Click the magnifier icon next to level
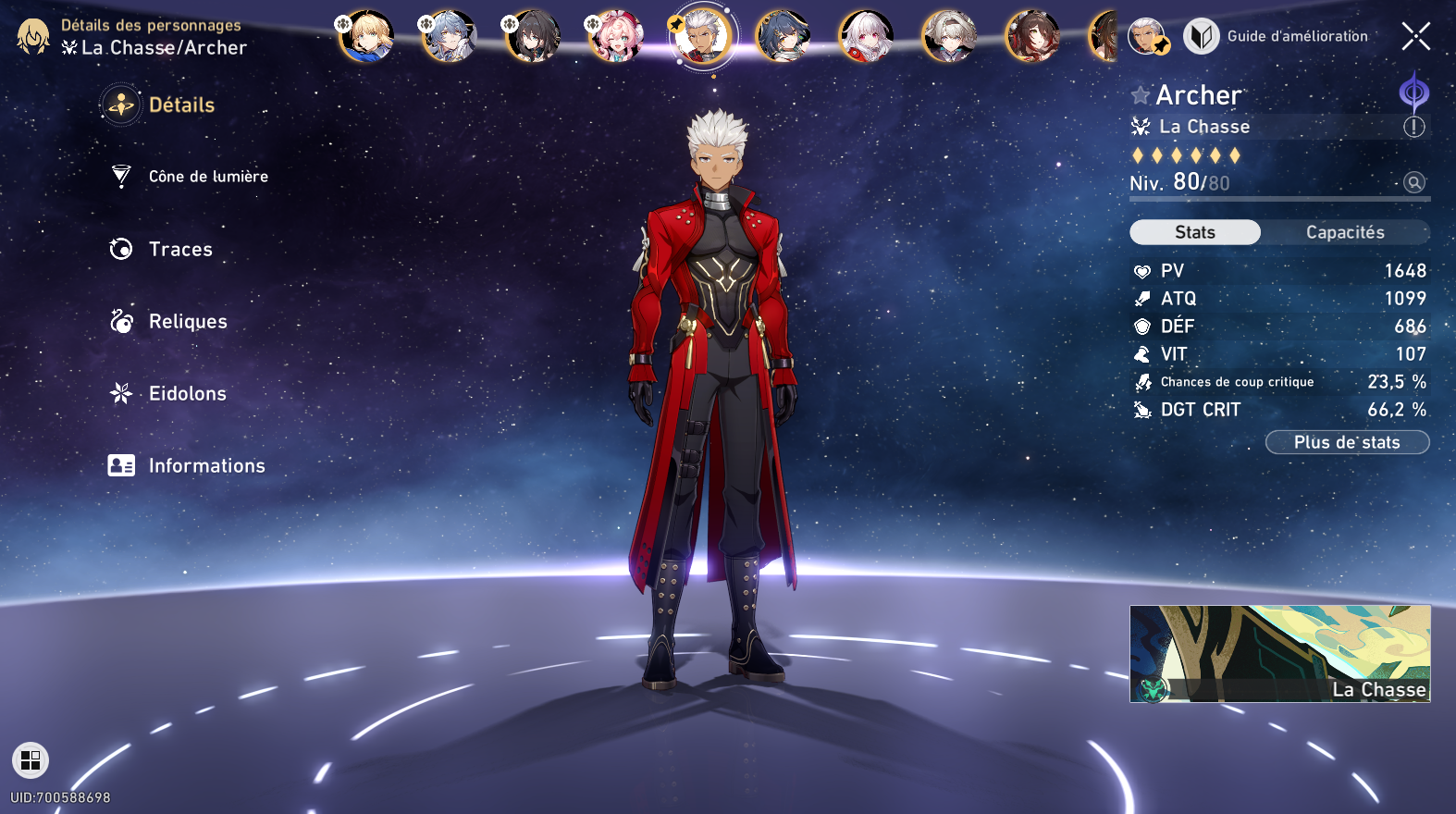Screen dimensions: 1456x814 click(1413, 182)
